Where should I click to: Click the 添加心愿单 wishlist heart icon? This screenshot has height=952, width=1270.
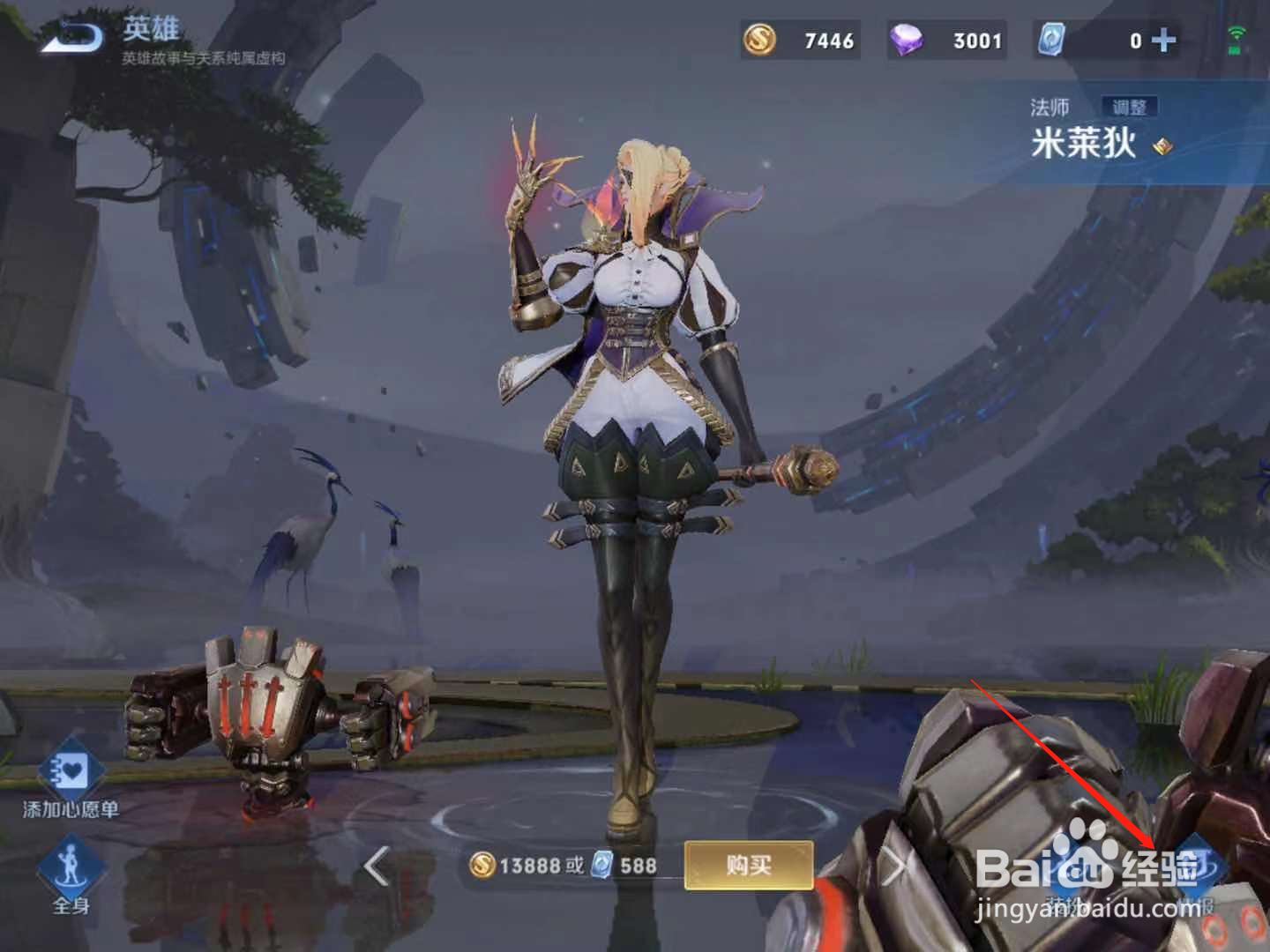73,769
